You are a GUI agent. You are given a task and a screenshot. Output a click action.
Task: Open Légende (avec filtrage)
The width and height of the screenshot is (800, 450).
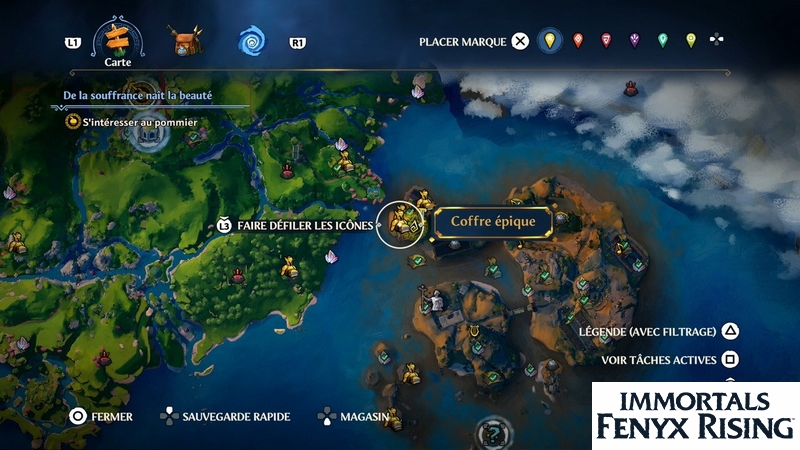[x=659, y=332]
